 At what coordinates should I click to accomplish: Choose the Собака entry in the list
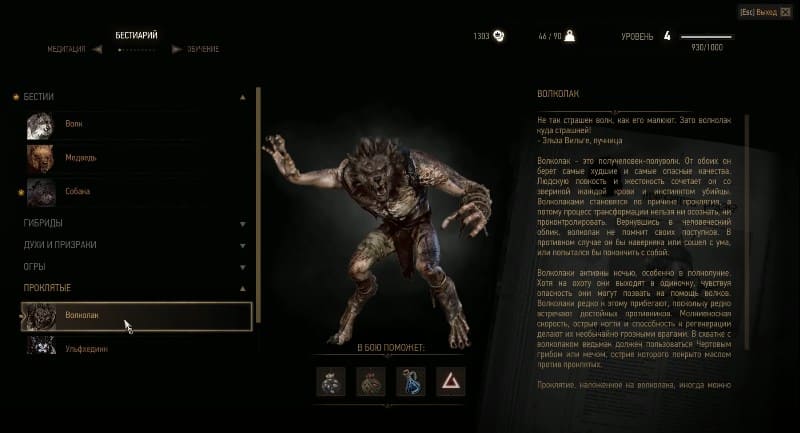(80, 191)
